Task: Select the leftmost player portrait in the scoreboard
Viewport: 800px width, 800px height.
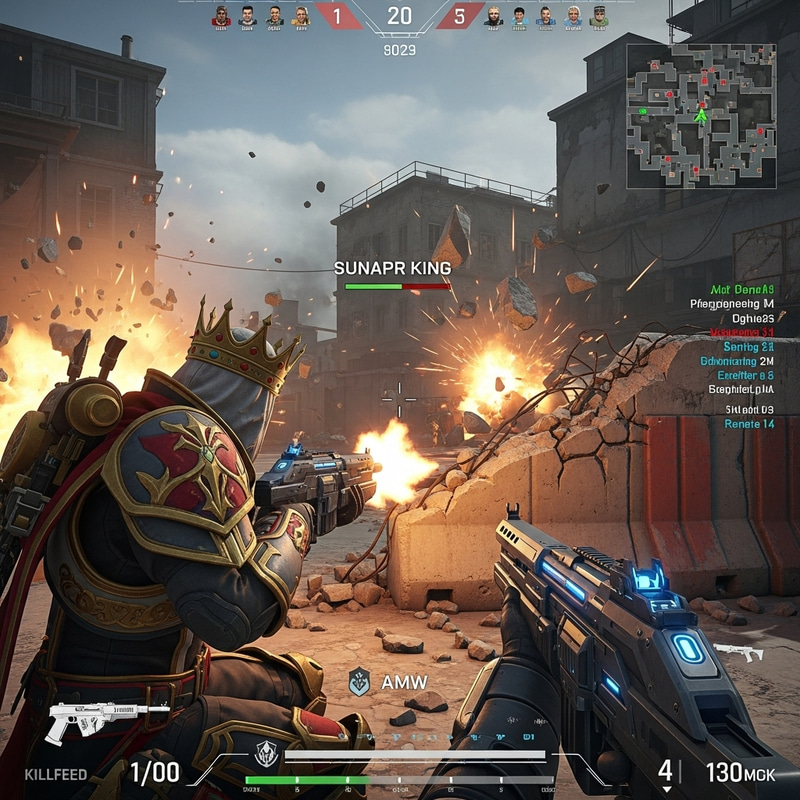Action: tap(221, 16)
